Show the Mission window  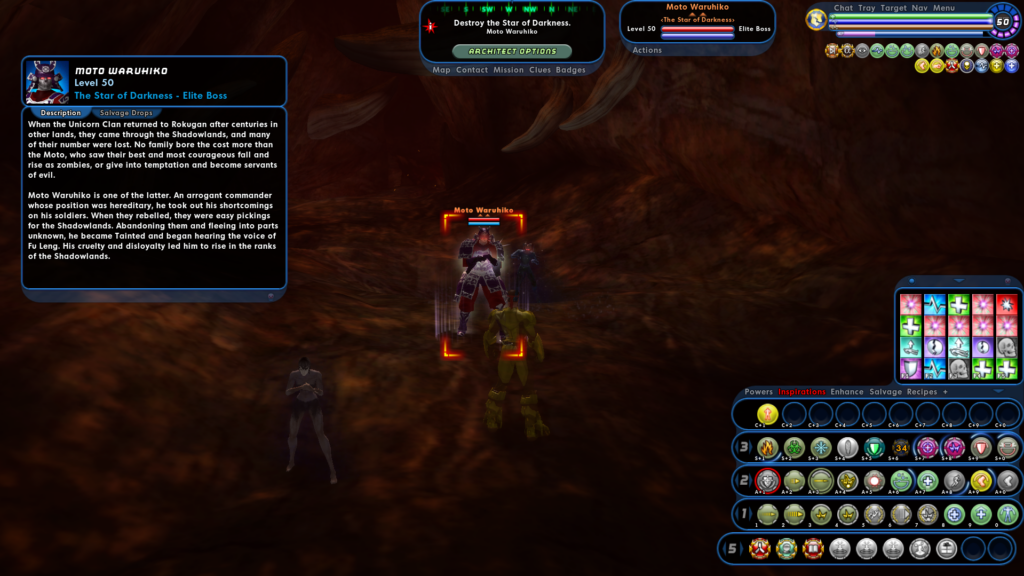coord(508,70)
